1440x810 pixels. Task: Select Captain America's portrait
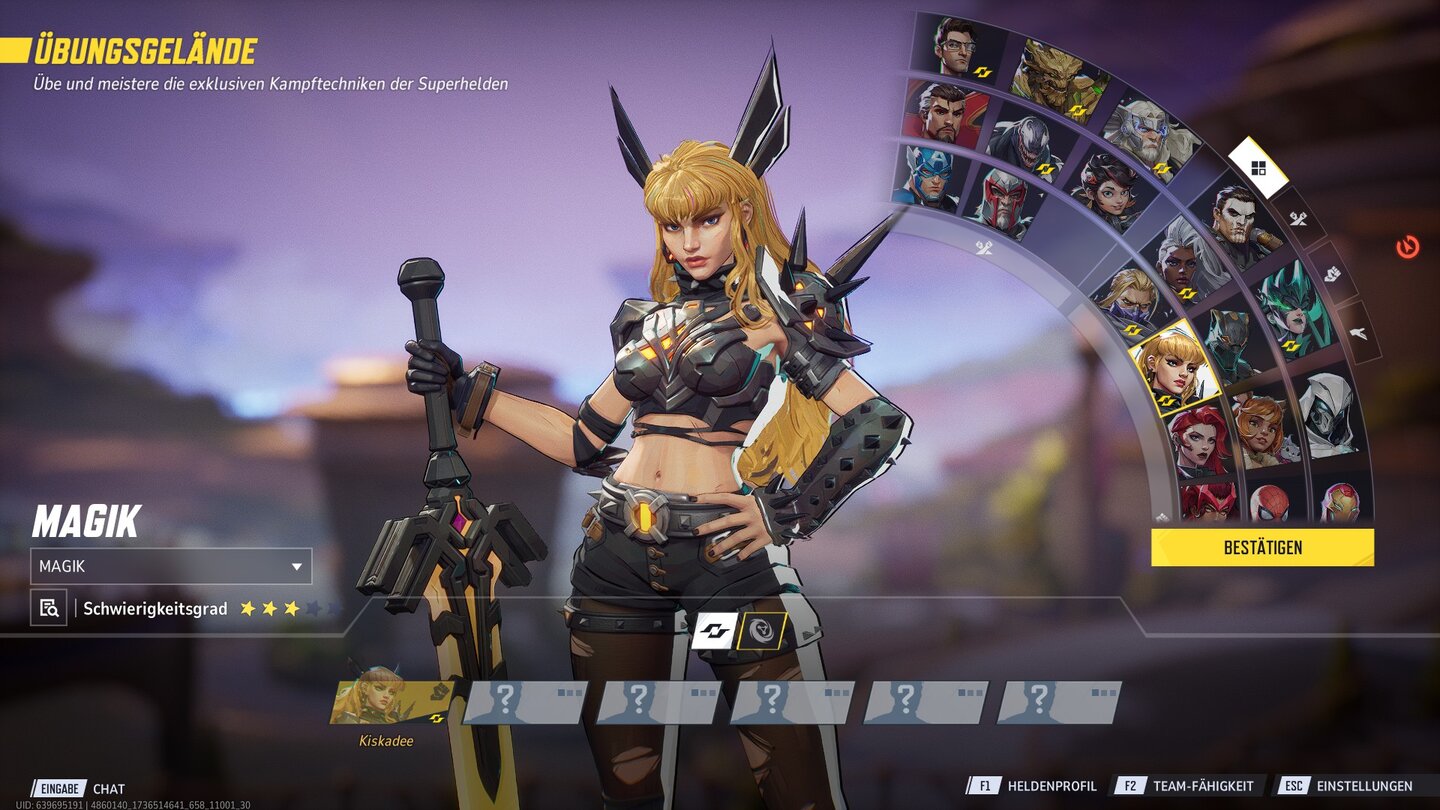click(925, 176)
